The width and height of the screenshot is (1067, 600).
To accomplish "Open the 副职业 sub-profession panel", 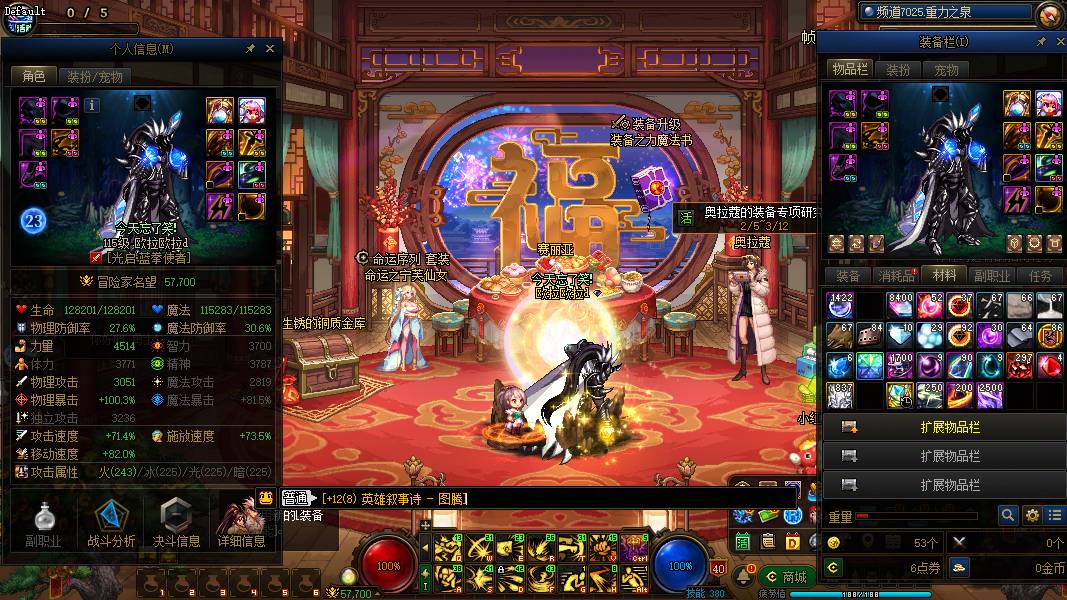I will pos(43,525).
